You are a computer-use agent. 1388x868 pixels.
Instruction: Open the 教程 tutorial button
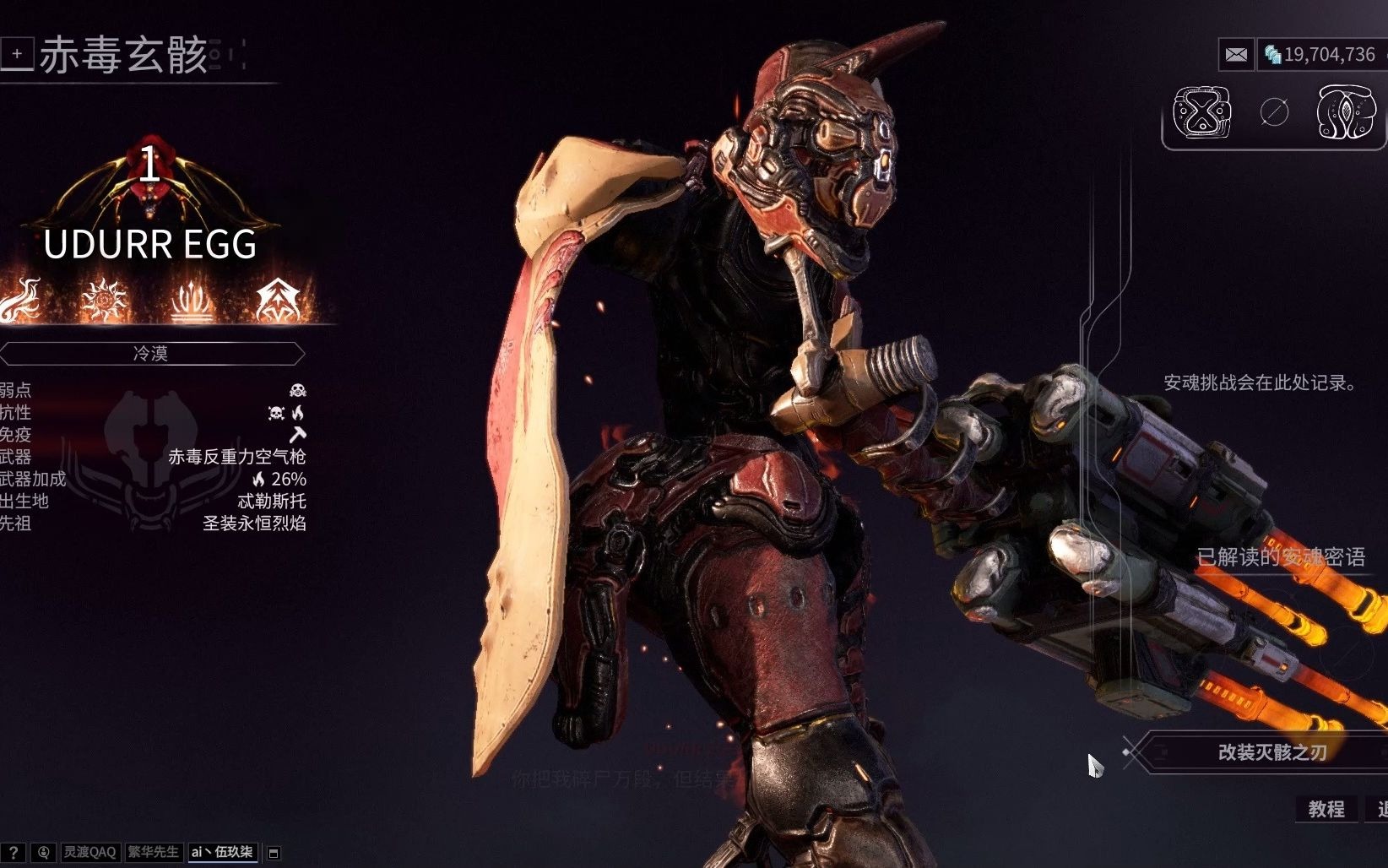[1326, 809]
